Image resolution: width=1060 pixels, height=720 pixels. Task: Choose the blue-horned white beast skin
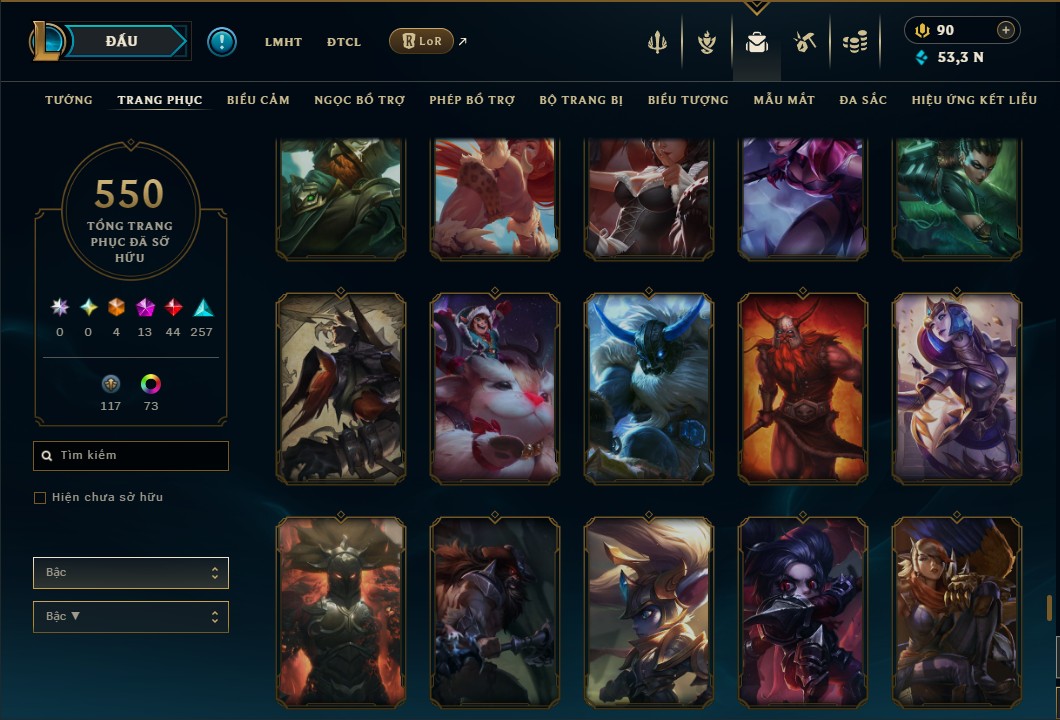[649, 389]
